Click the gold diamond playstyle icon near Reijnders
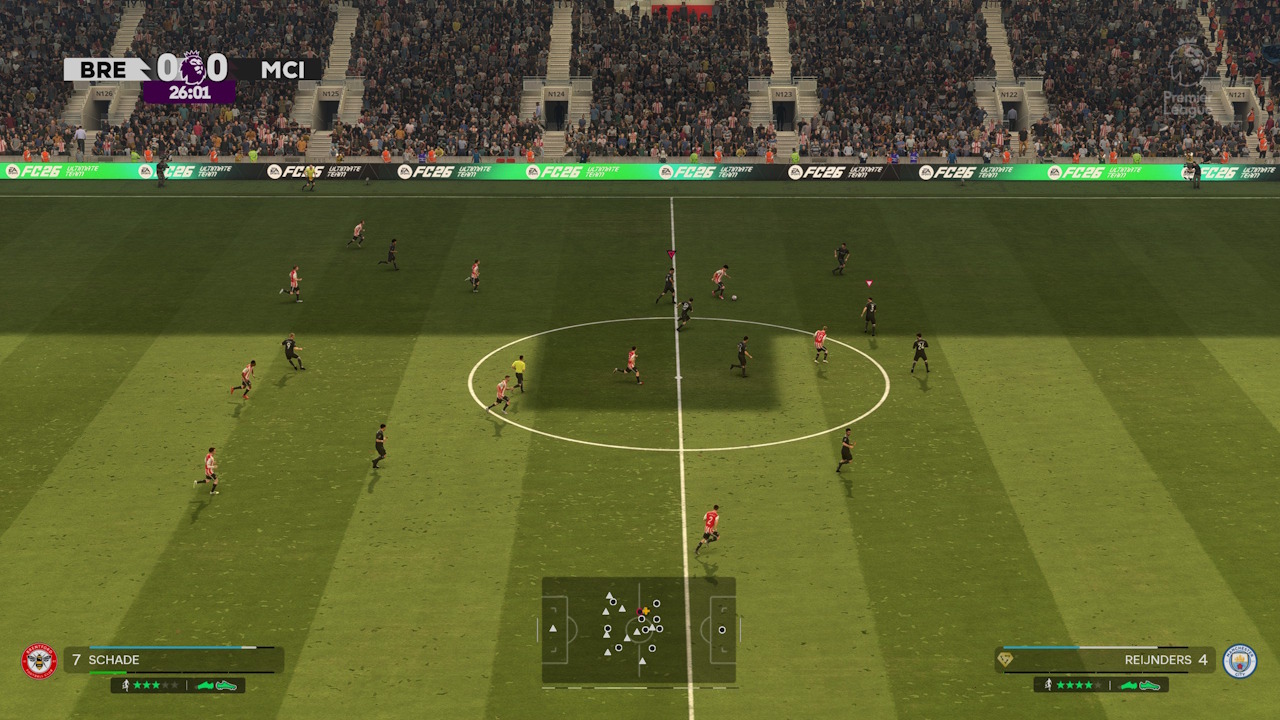This screenshot has width=1280, height=720. (1005, 659)
